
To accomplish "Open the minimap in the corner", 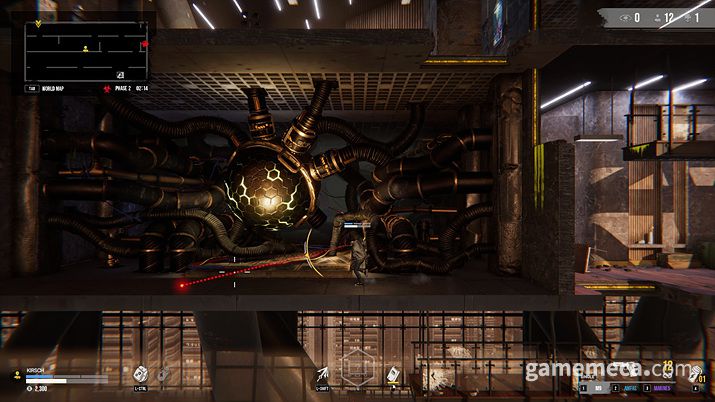I will tap(87, 51).
